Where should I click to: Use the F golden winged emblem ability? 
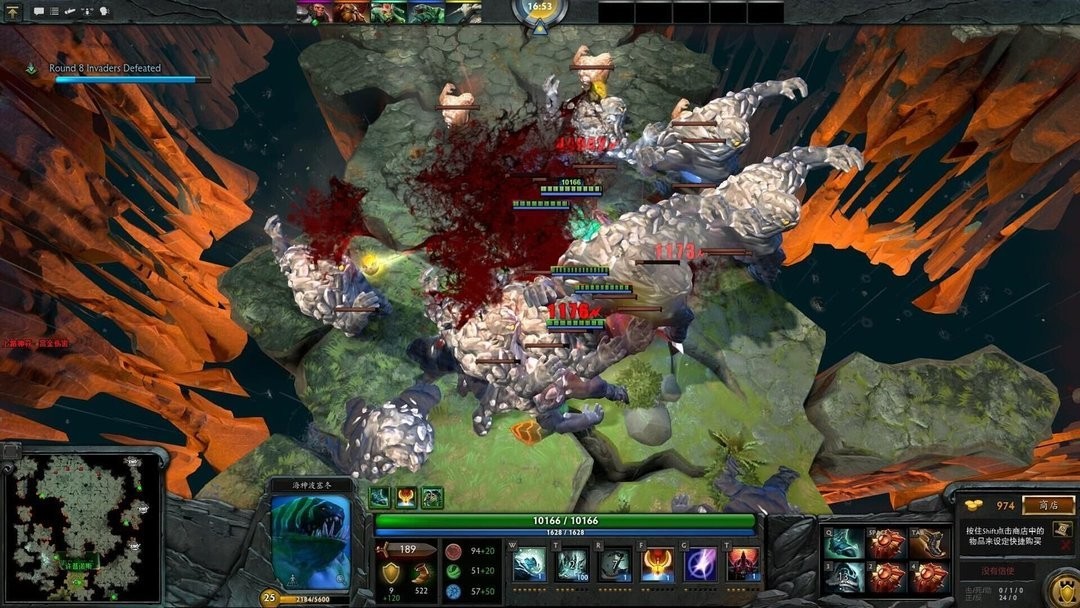pyautogui.click(x=657, y=565)
